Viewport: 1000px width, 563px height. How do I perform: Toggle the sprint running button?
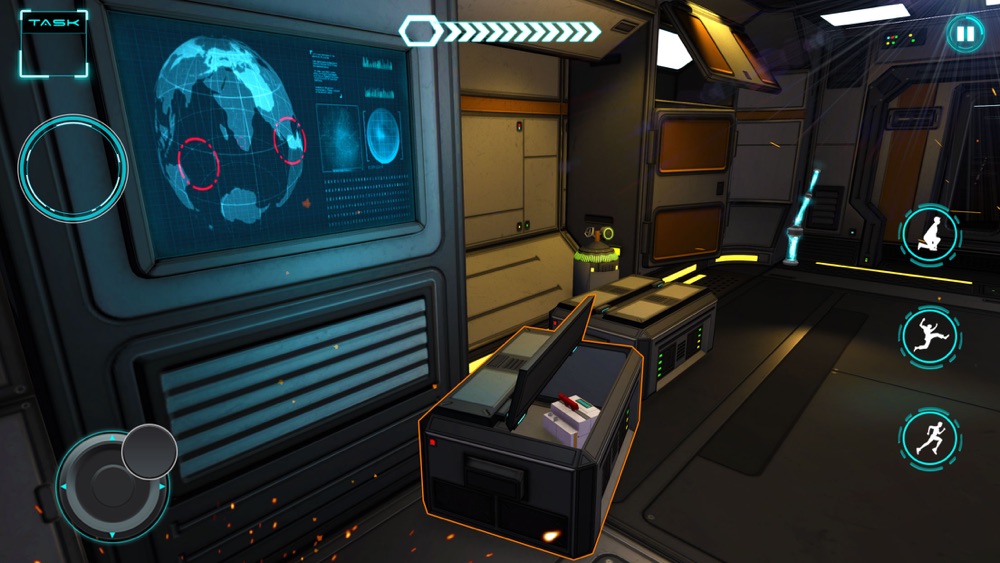pos(929,437)
